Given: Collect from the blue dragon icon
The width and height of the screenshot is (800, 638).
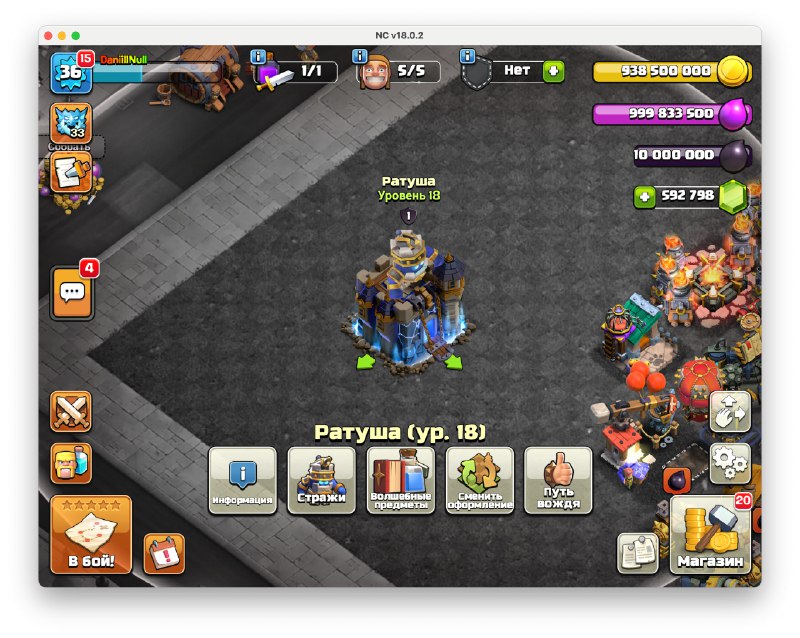Looking at the screenshot, I should pos(71,123).
